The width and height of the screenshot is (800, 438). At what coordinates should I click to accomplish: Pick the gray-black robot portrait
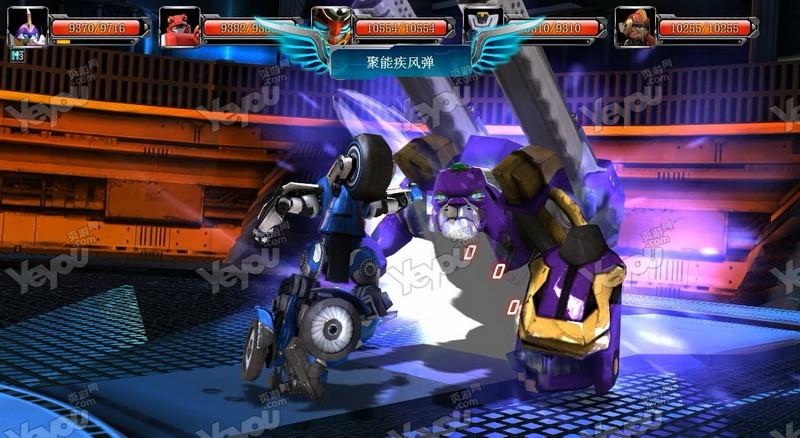(483, 22)
